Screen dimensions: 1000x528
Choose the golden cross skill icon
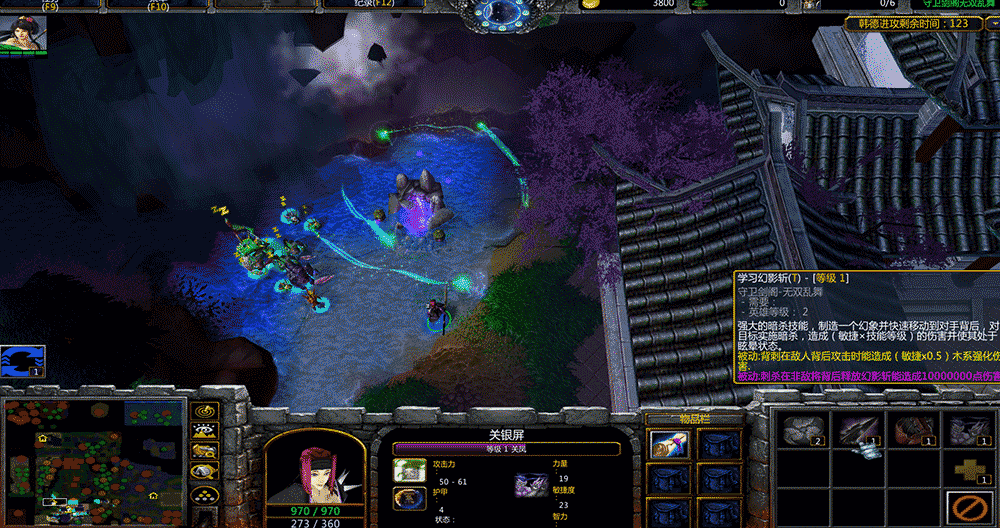(966, 468)
